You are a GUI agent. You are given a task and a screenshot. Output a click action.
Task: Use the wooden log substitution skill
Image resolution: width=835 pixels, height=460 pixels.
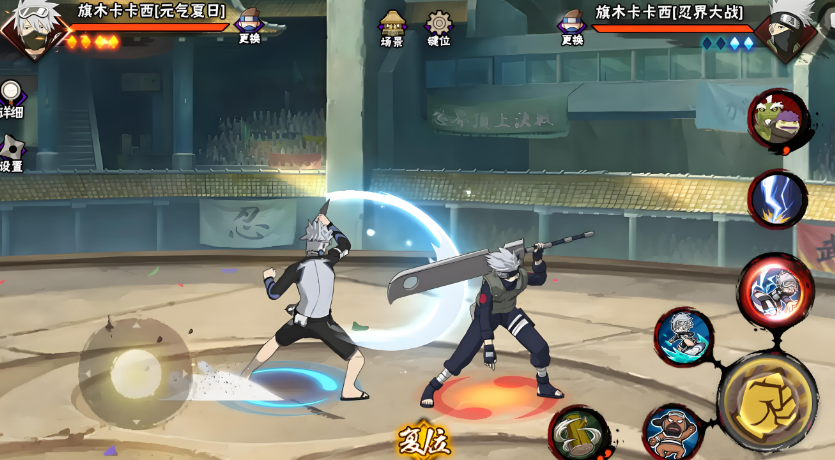pos(579,433)
